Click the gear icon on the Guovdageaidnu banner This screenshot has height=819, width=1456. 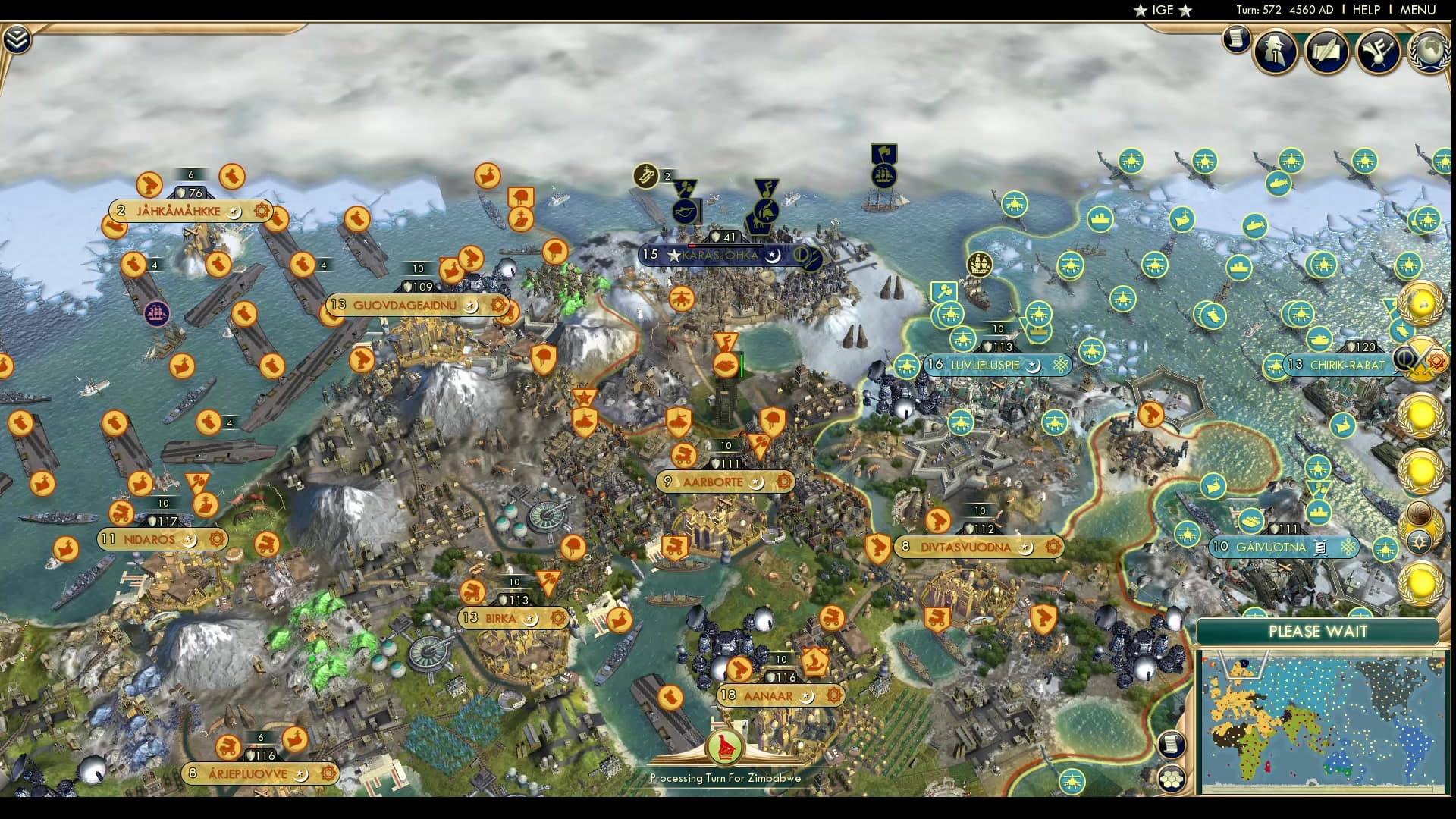[498, 305]
